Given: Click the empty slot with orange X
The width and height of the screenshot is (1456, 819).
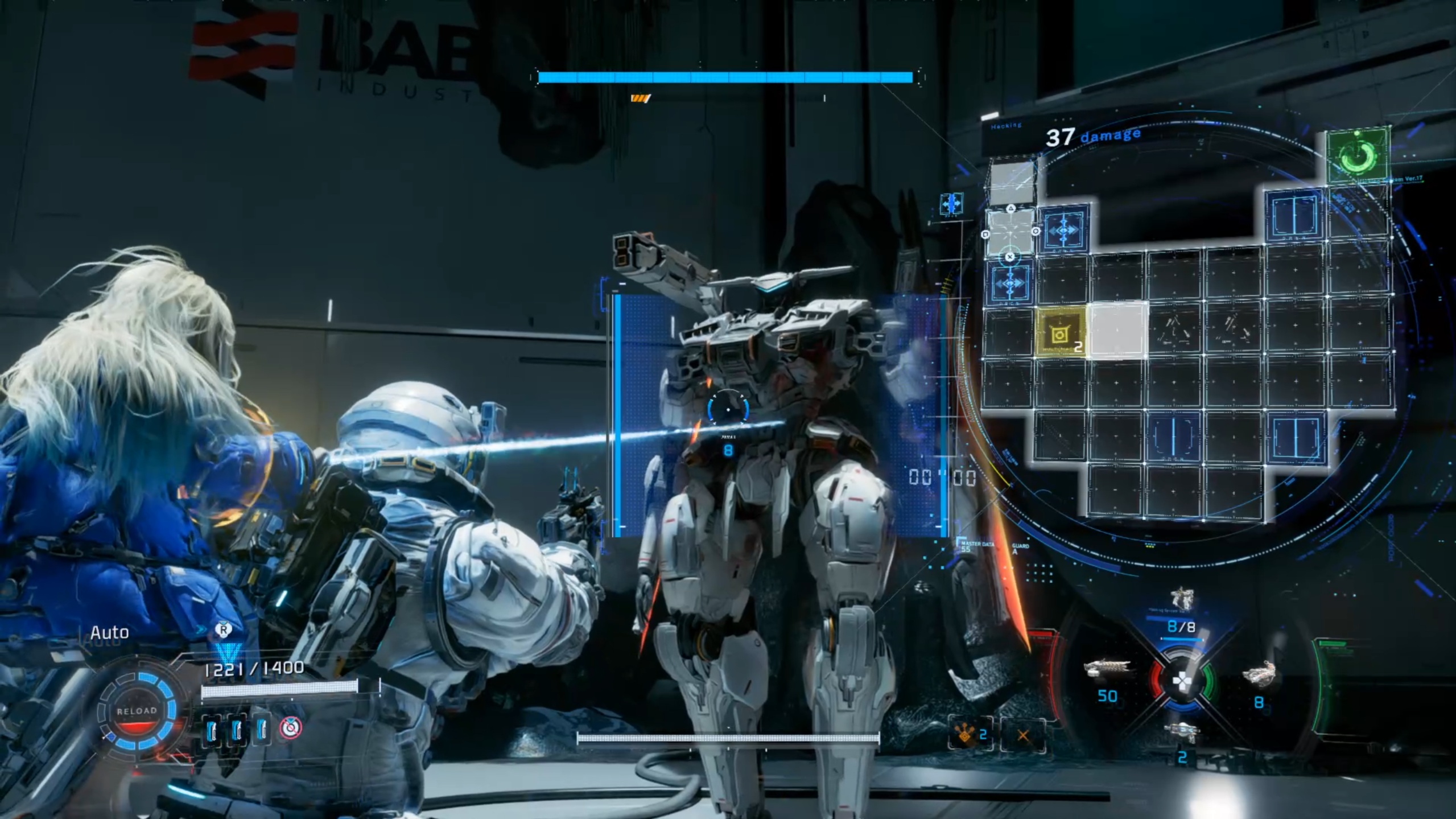Looking at the screenshot, I should pos(1022,735).
